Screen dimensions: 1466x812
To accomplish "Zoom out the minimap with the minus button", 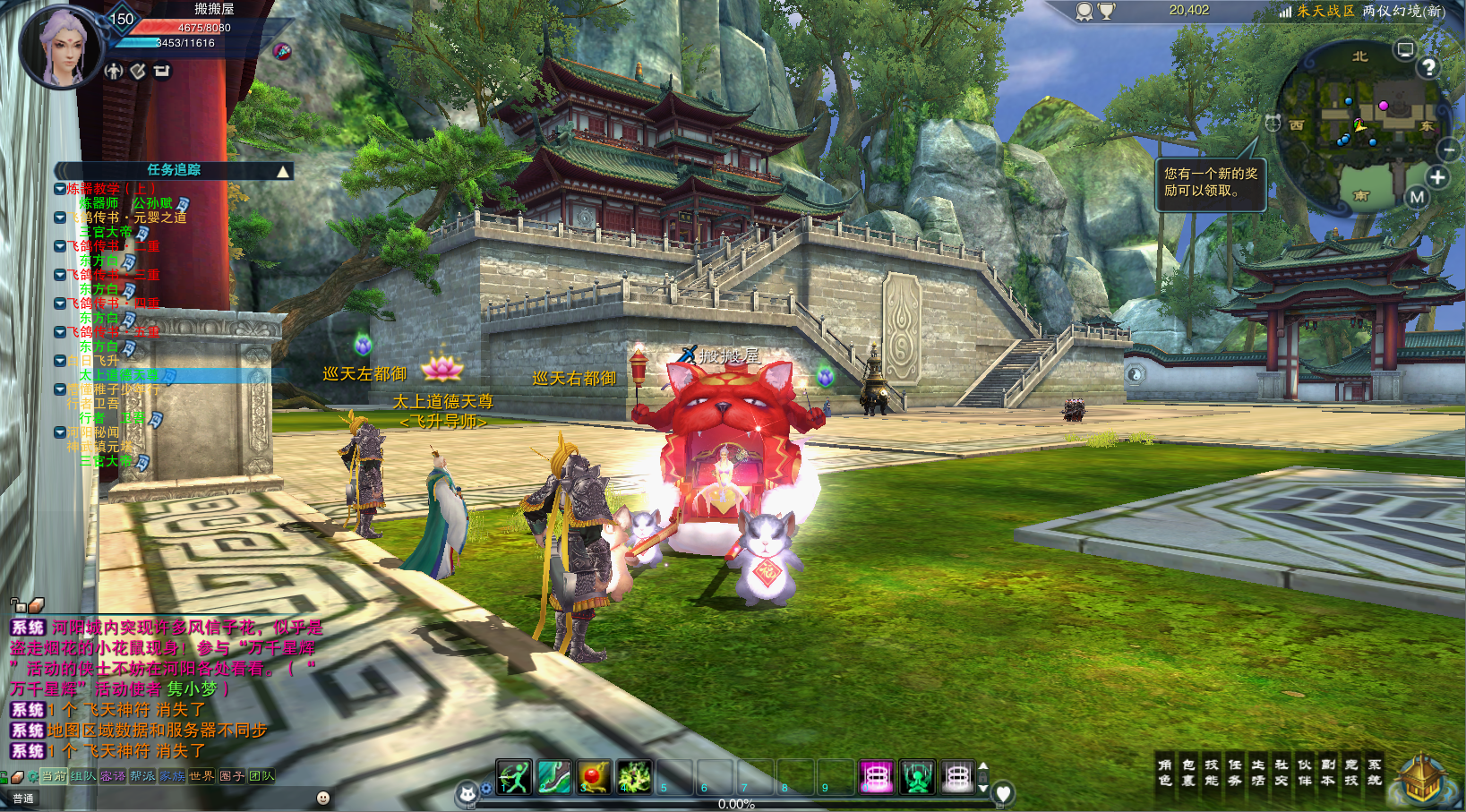I will click(x=1448, y=149).
